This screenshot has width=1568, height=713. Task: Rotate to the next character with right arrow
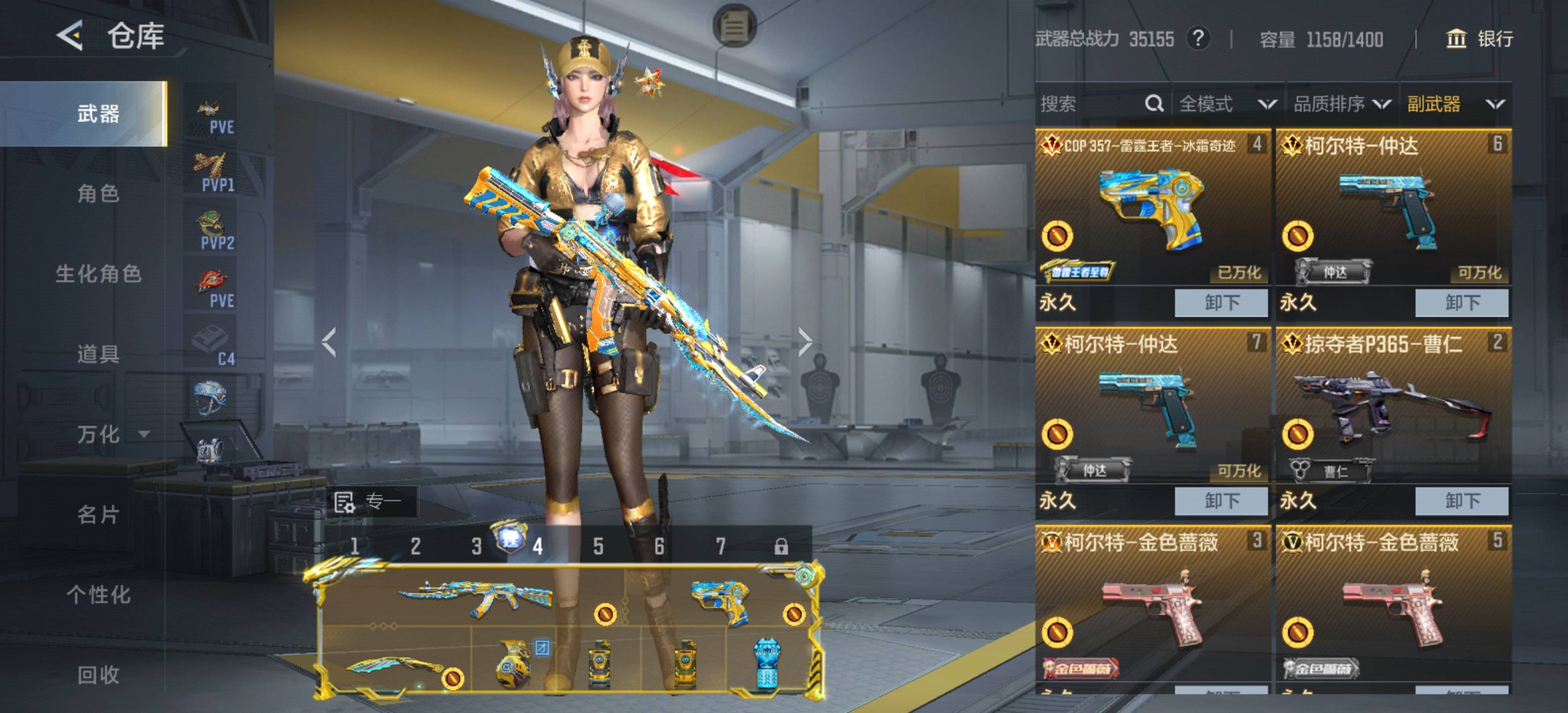(x=805, y=342)
